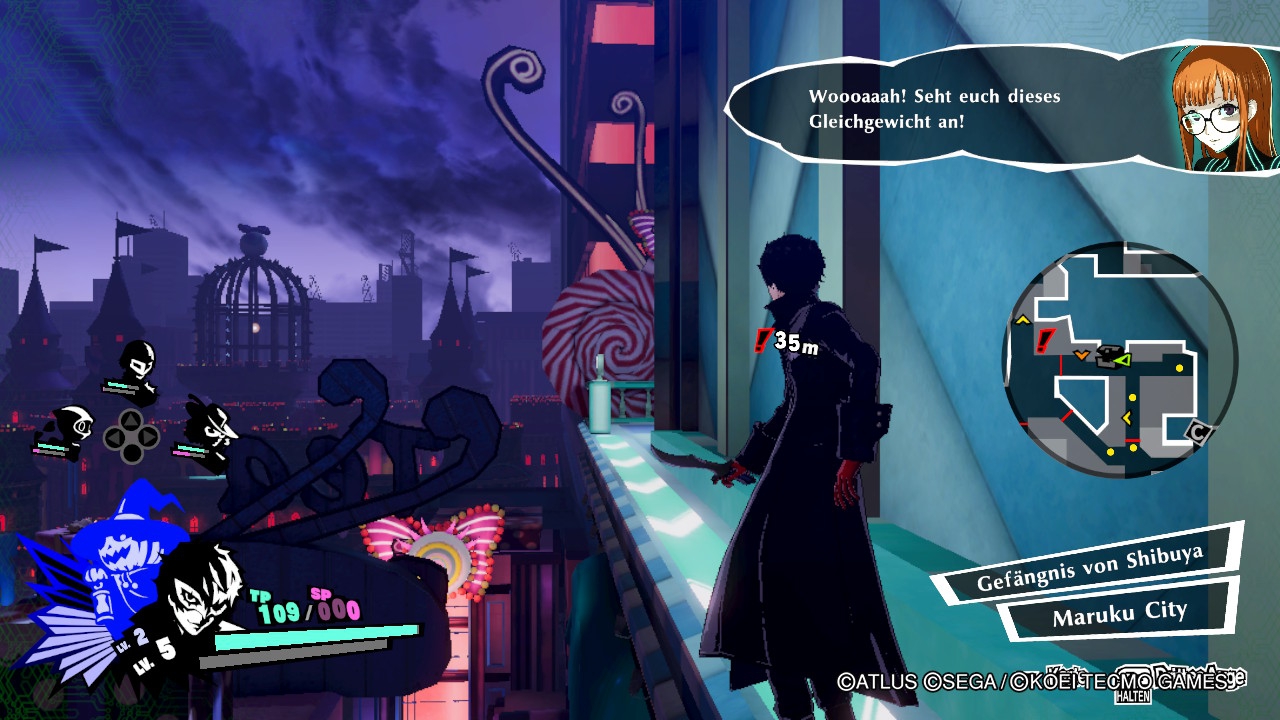Switch to the hat-wearing party member

coord(212,424)
